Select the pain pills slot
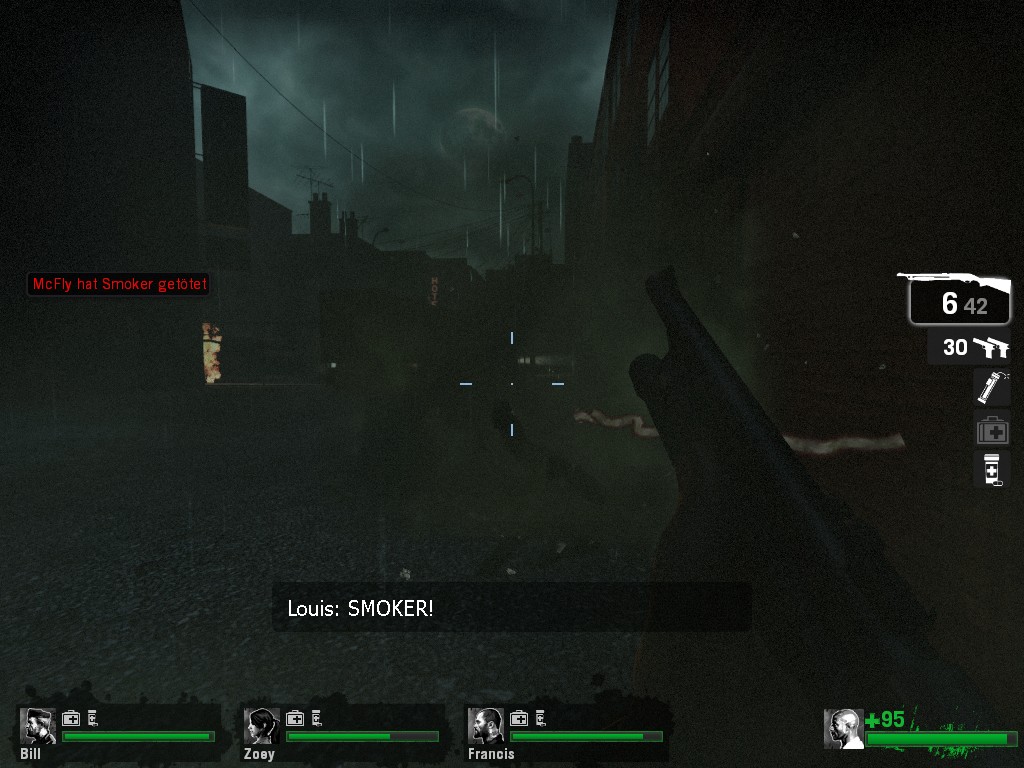The width and height of the screenshot is (1024, 768). tap(991, 469)
